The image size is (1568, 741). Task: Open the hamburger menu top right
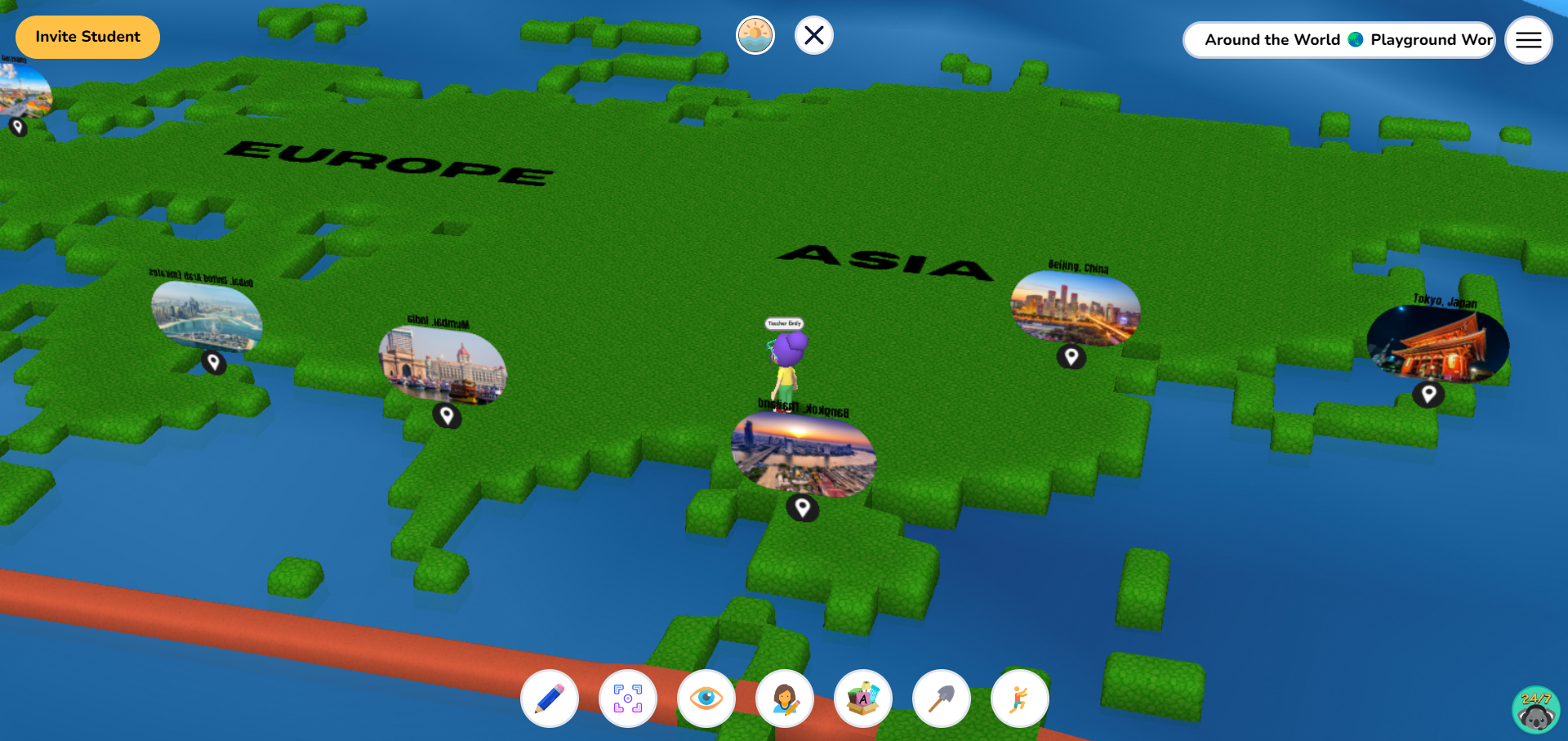click(1528, 40)
